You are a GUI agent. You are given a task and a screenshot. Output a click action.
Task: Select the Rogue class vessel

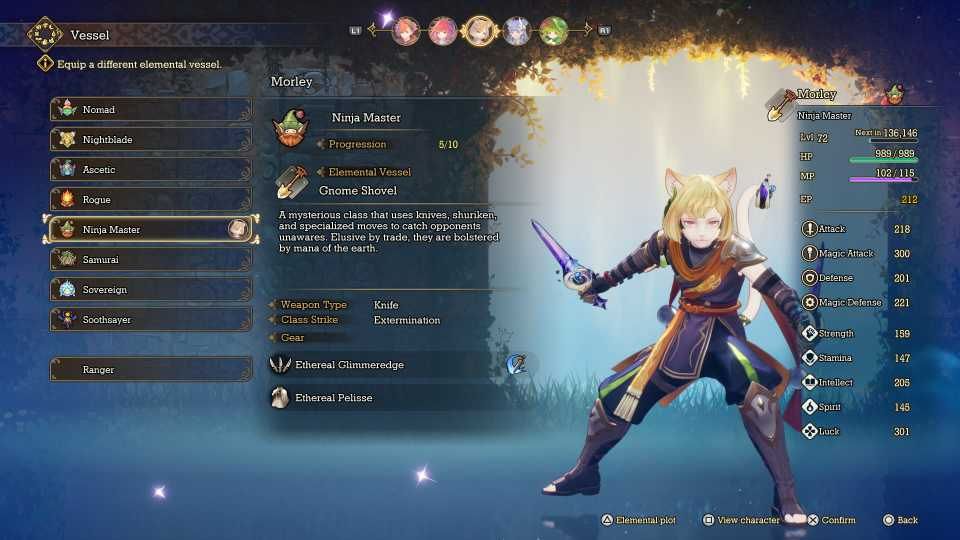pyautogui.click(x=150, y=200)
